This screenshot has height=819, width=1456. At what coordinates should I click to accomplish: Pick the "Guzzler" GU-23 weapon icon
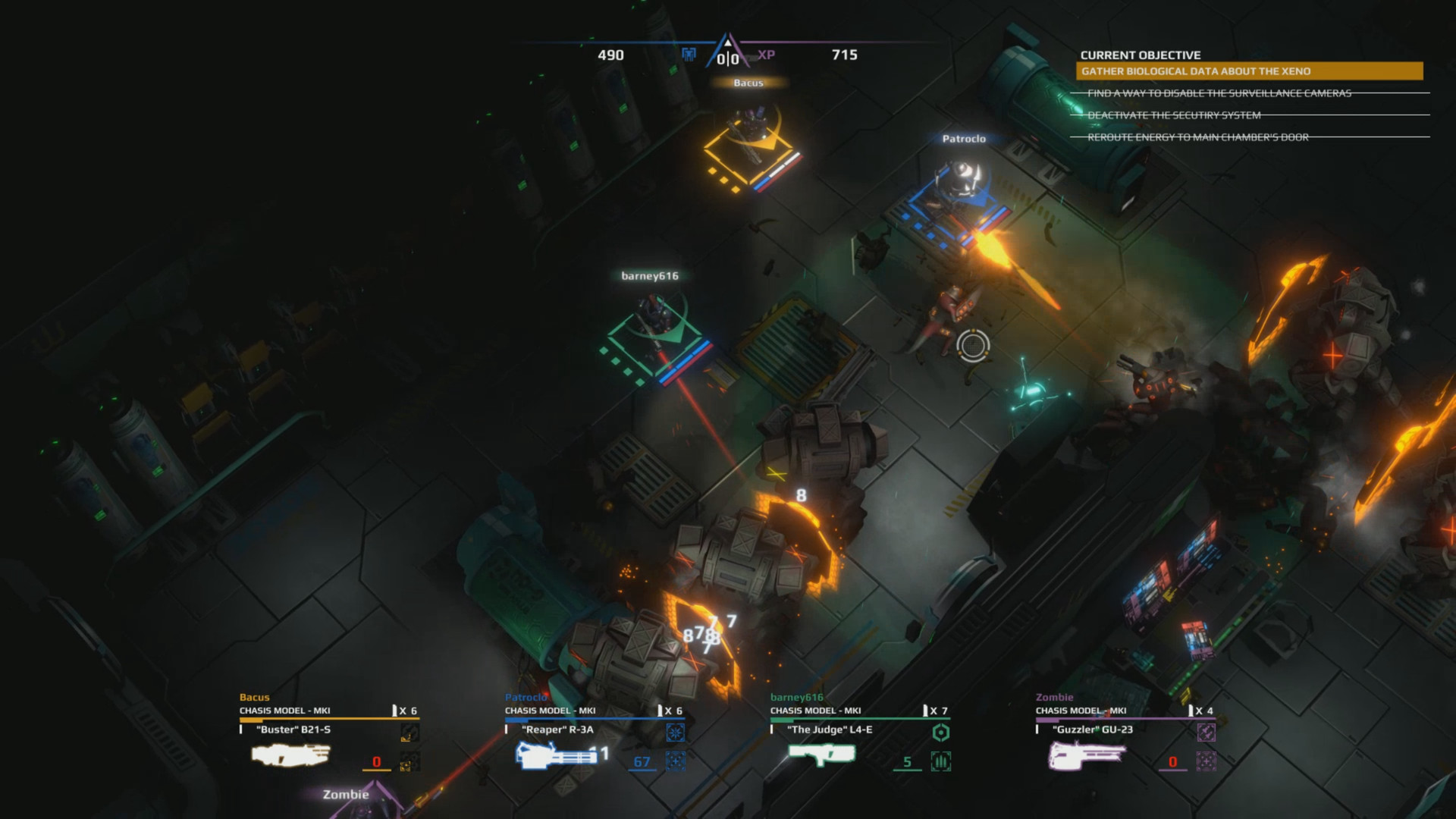[1087, 755]
